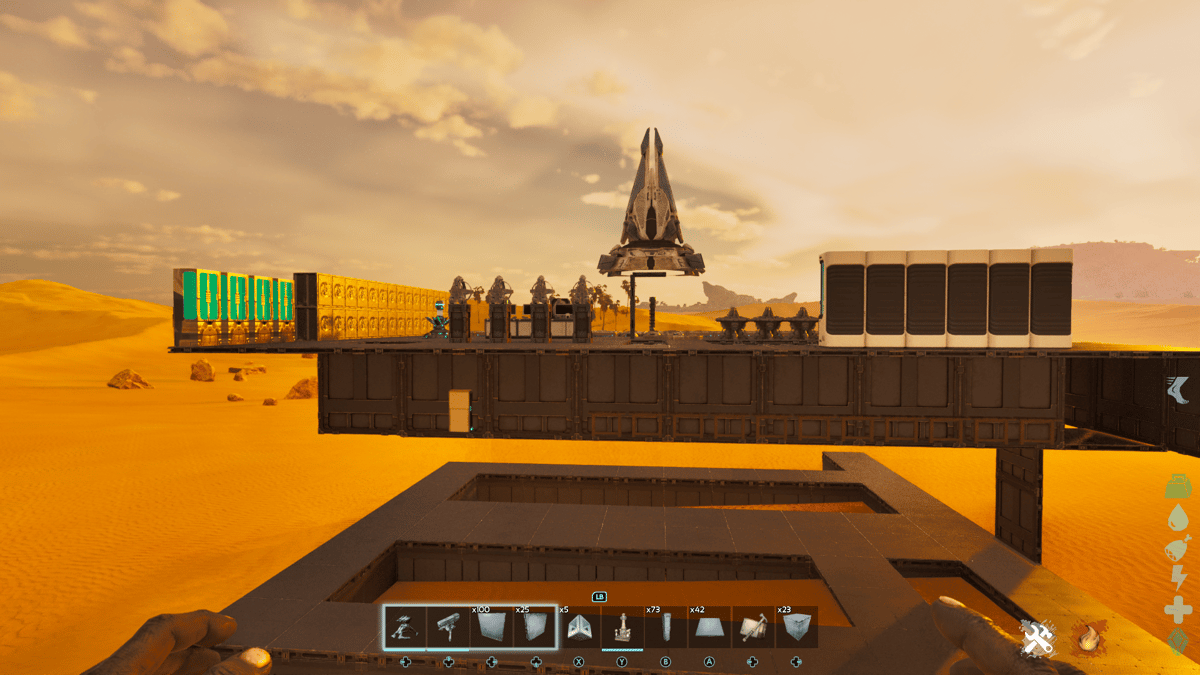This screenshot has width=1200, height=675.
Task: Choose the wall stack of 100
Action: [491, 627]
